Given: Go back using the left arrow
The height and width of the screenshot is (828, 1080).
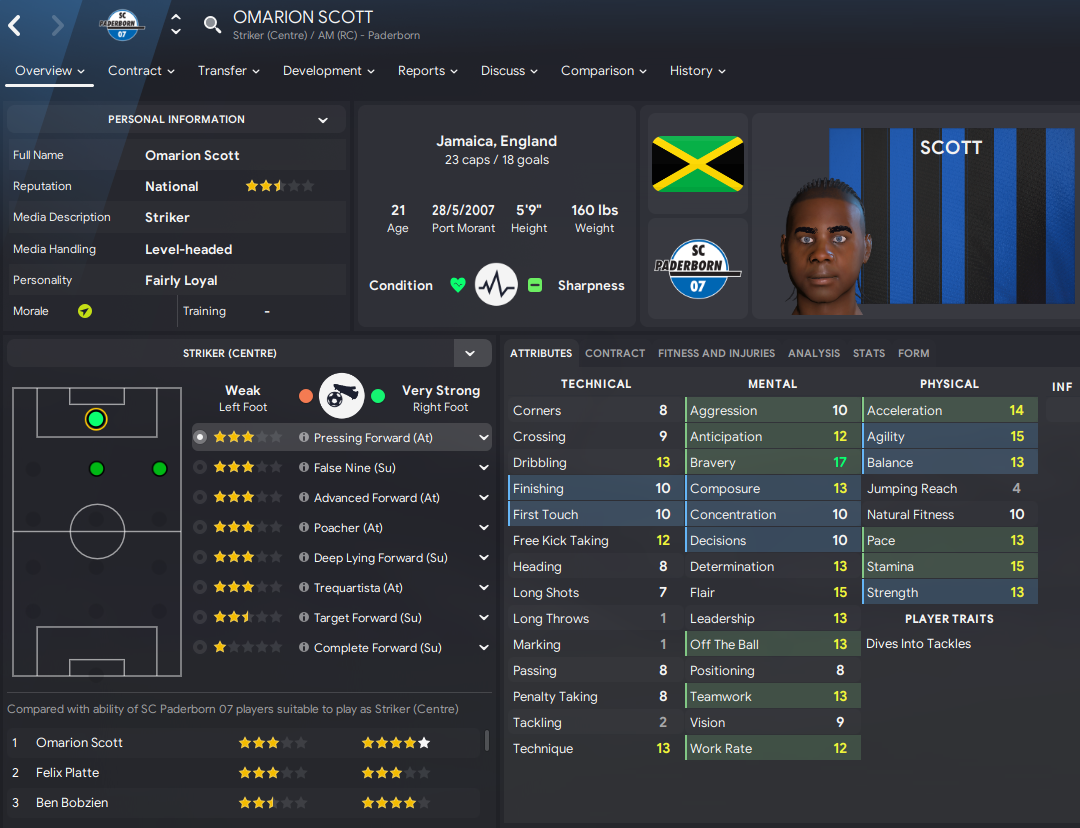Looking at the screenshot, I should pos(15,25).
